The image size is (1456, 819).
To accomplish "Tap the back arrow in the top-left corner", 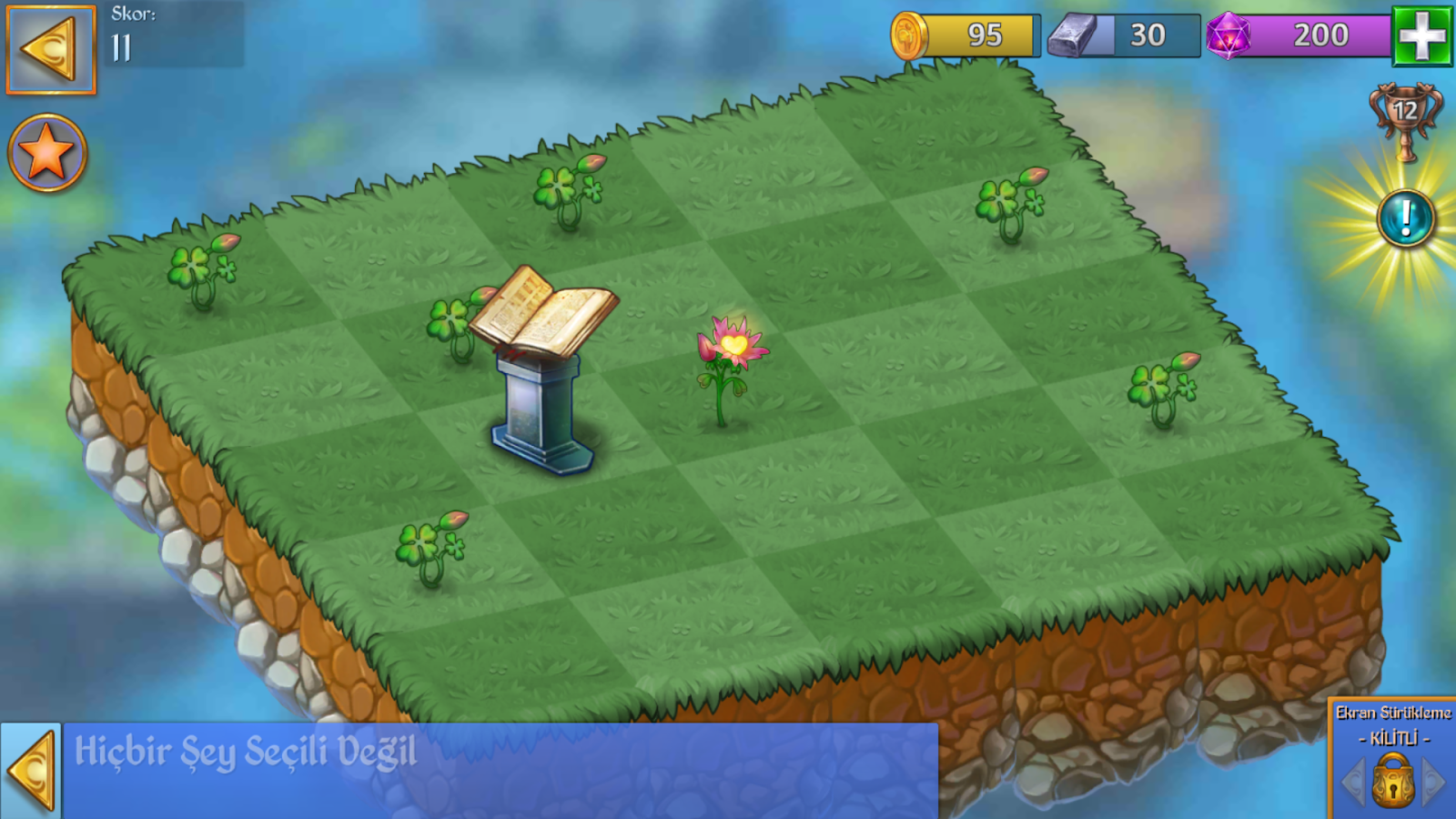I will click(50, 50).
